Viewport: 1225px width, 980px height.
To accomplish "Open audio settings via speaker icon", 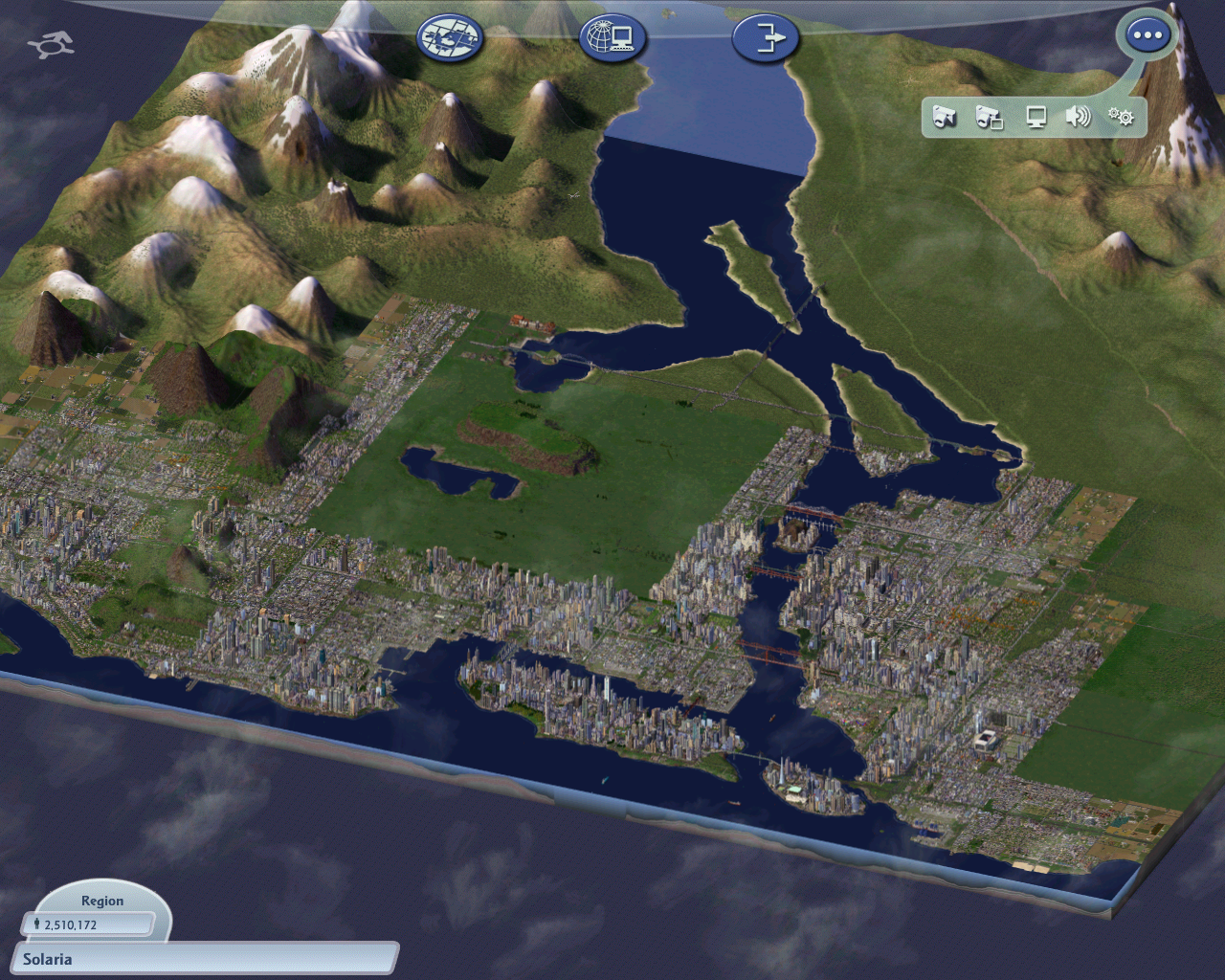I will click(x=1079, y=117).
